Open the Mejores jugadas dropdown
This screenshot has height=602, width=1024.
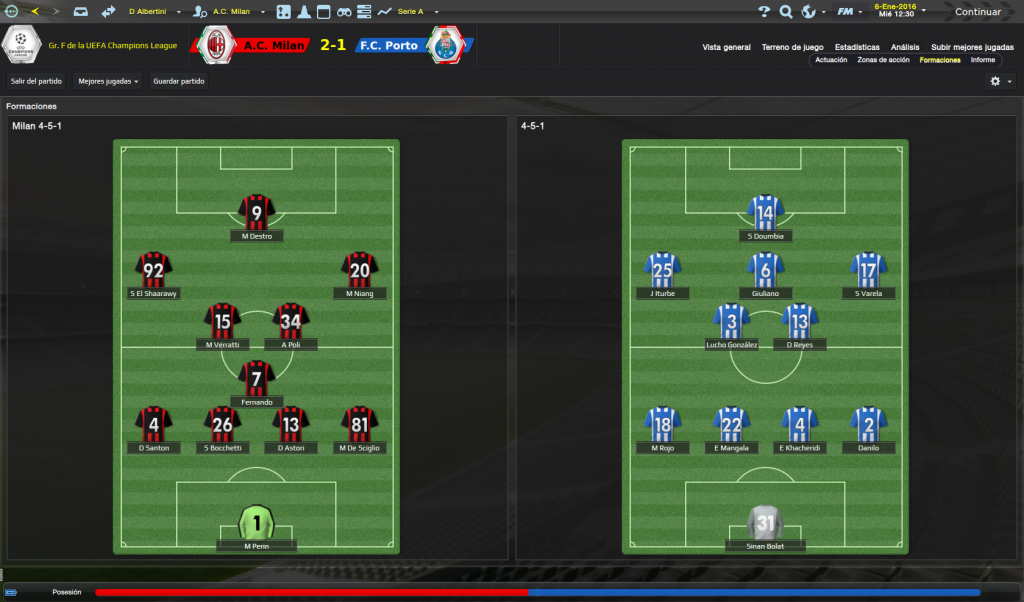[108, 81]
